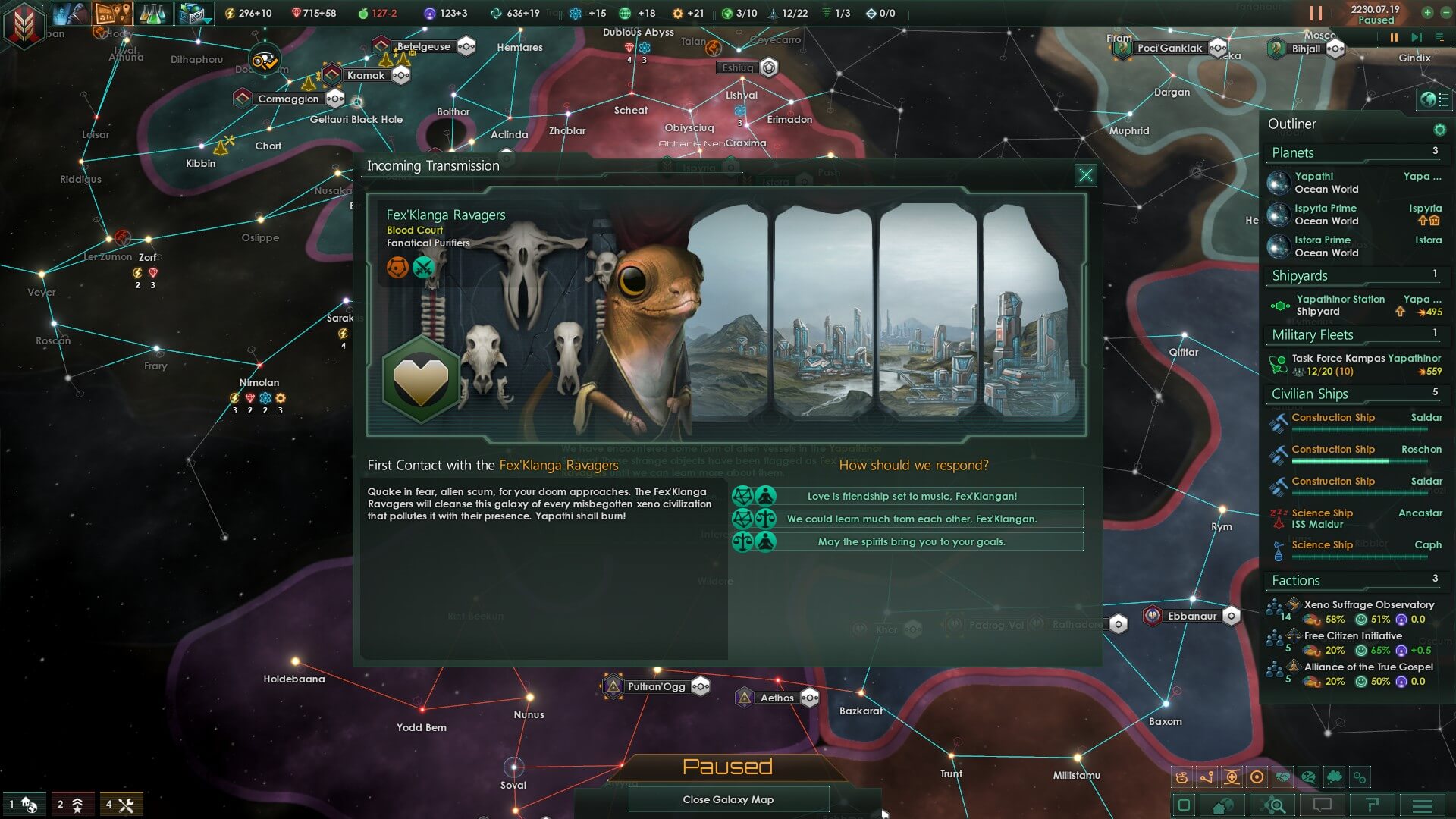Open Free Citizen Initiative faction

coord(1353,636)
